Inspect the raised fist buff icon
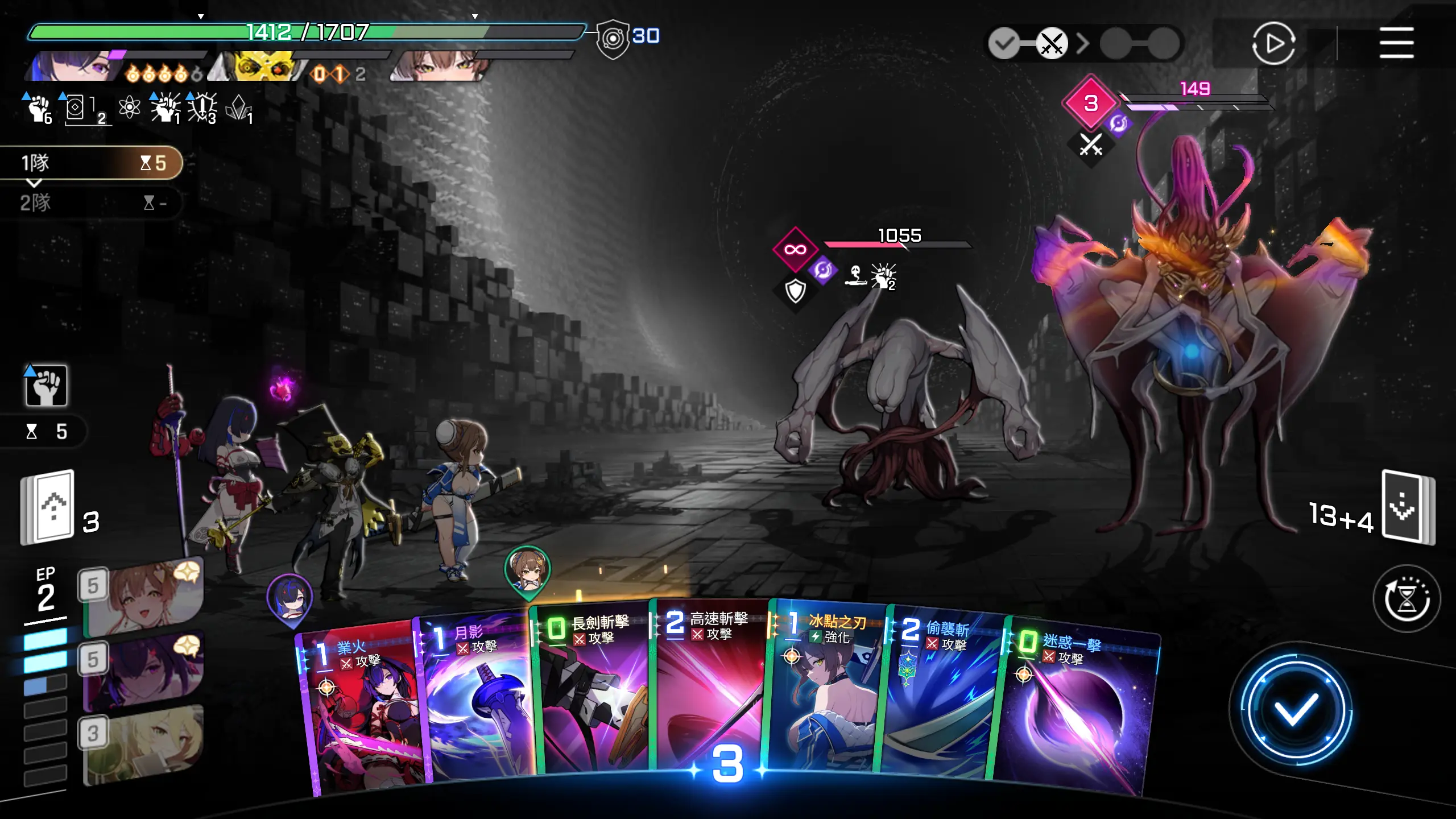 (x=46, y=386)
